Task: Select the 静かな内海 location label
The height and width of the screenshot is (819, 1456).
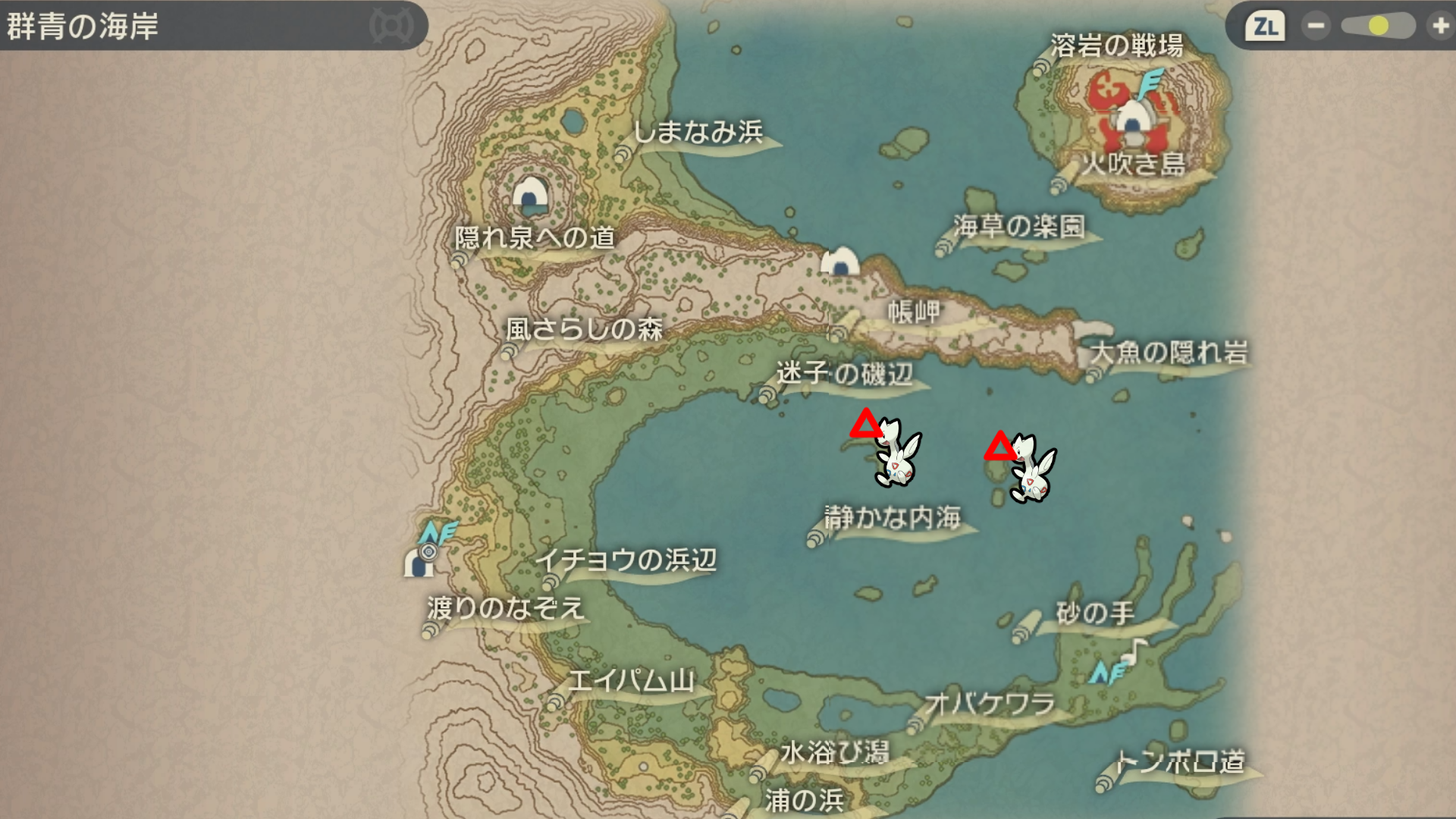Action: (x=893, y=518)
